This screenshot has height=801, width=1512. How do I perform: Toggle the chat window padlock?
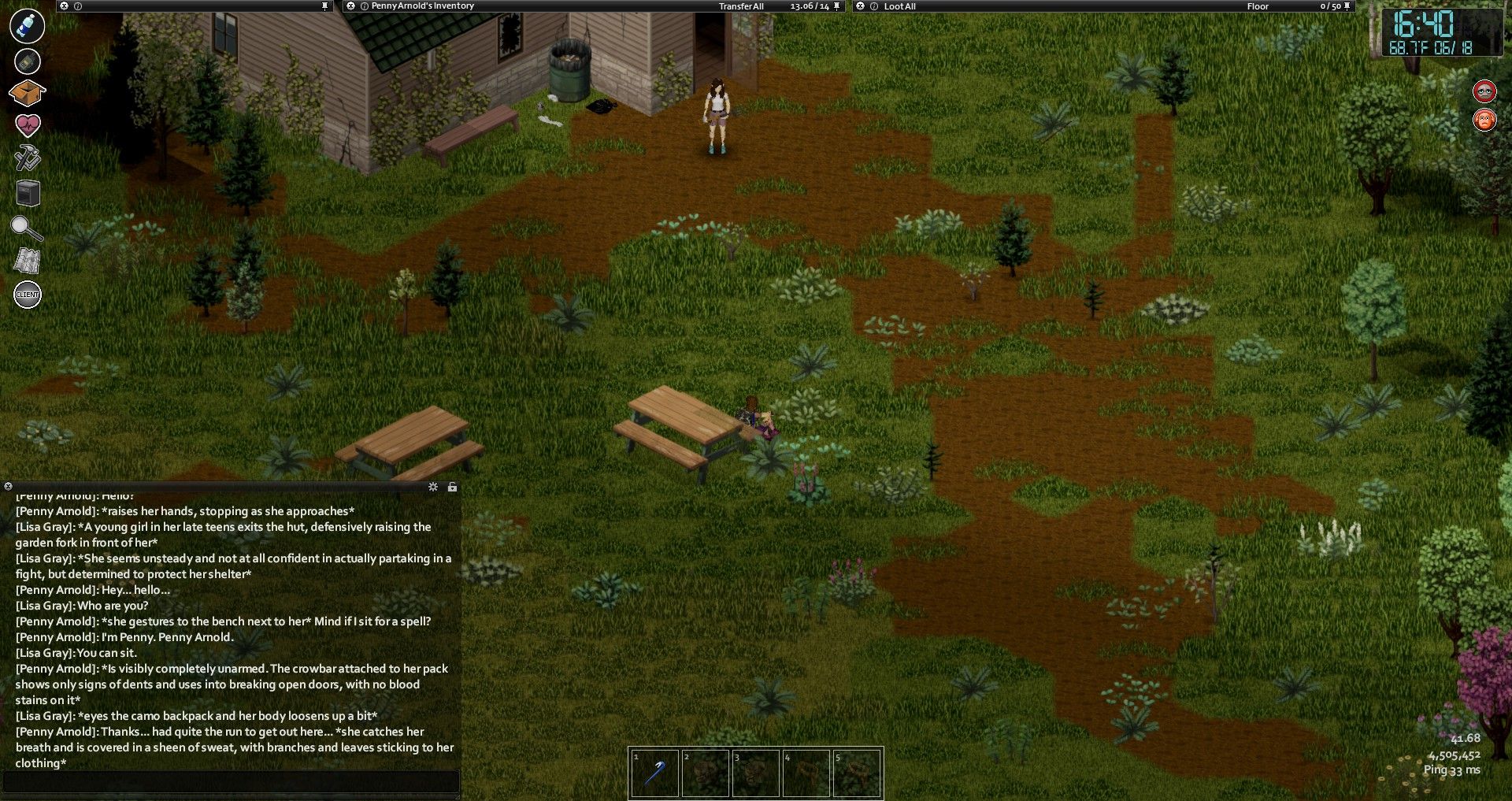point(452,487)
